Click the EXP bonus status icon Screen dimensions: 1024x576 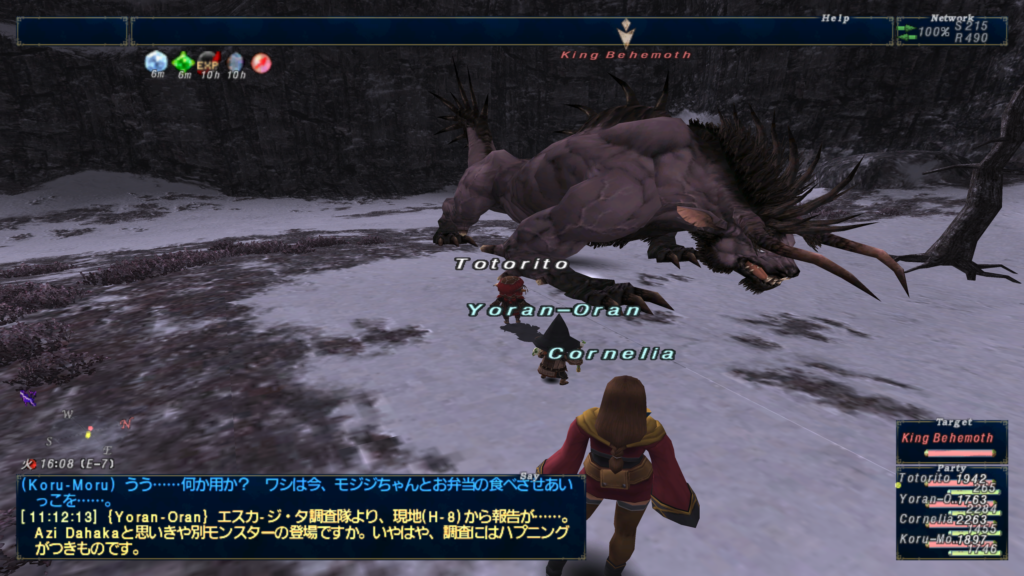click(x=208, y=62)
